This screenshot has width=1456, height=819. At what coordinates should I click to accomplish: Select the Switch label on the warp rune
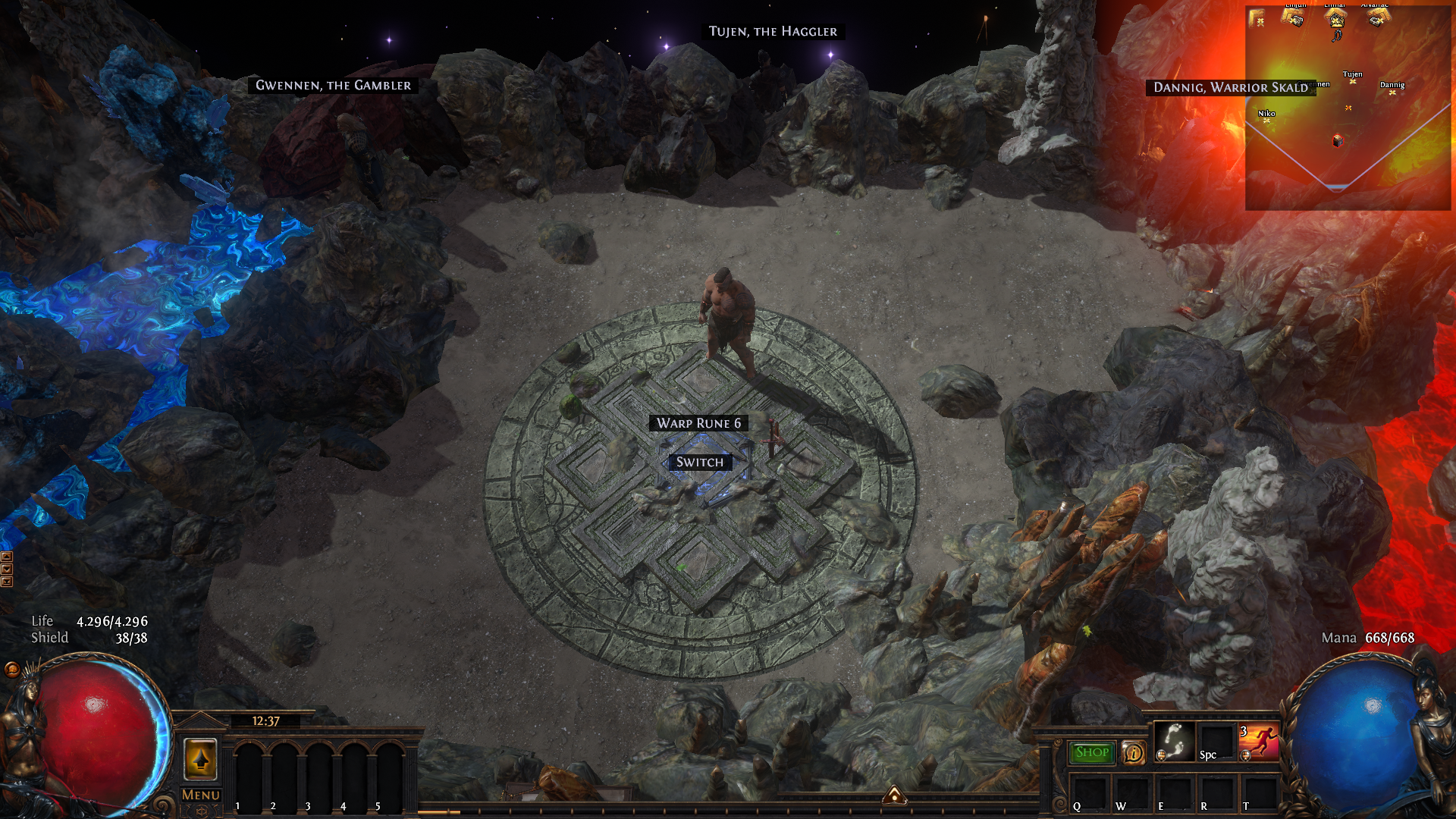tap(699, 462)
